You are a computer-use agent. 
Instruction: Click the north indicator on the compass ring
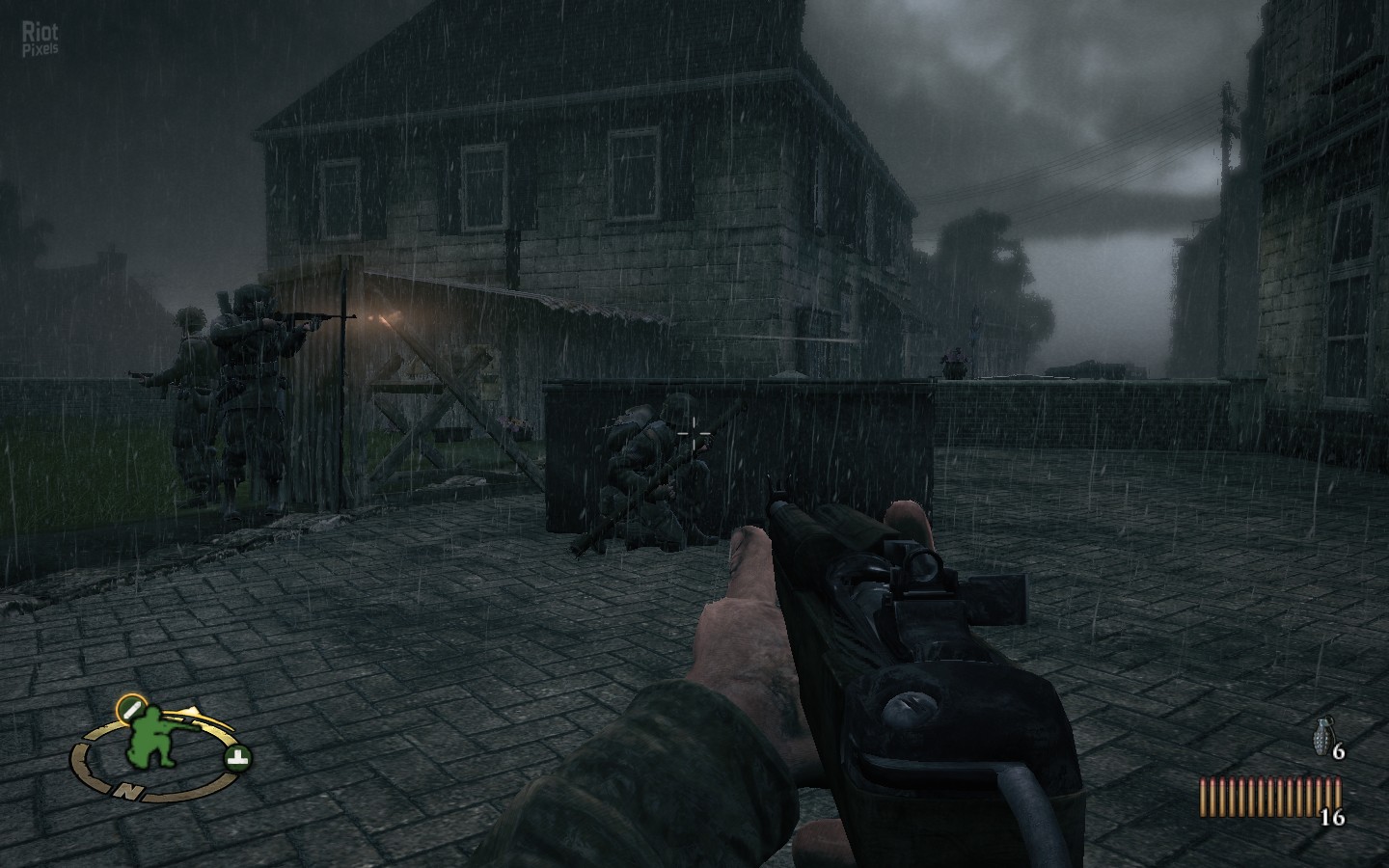[x=127, y=791]
